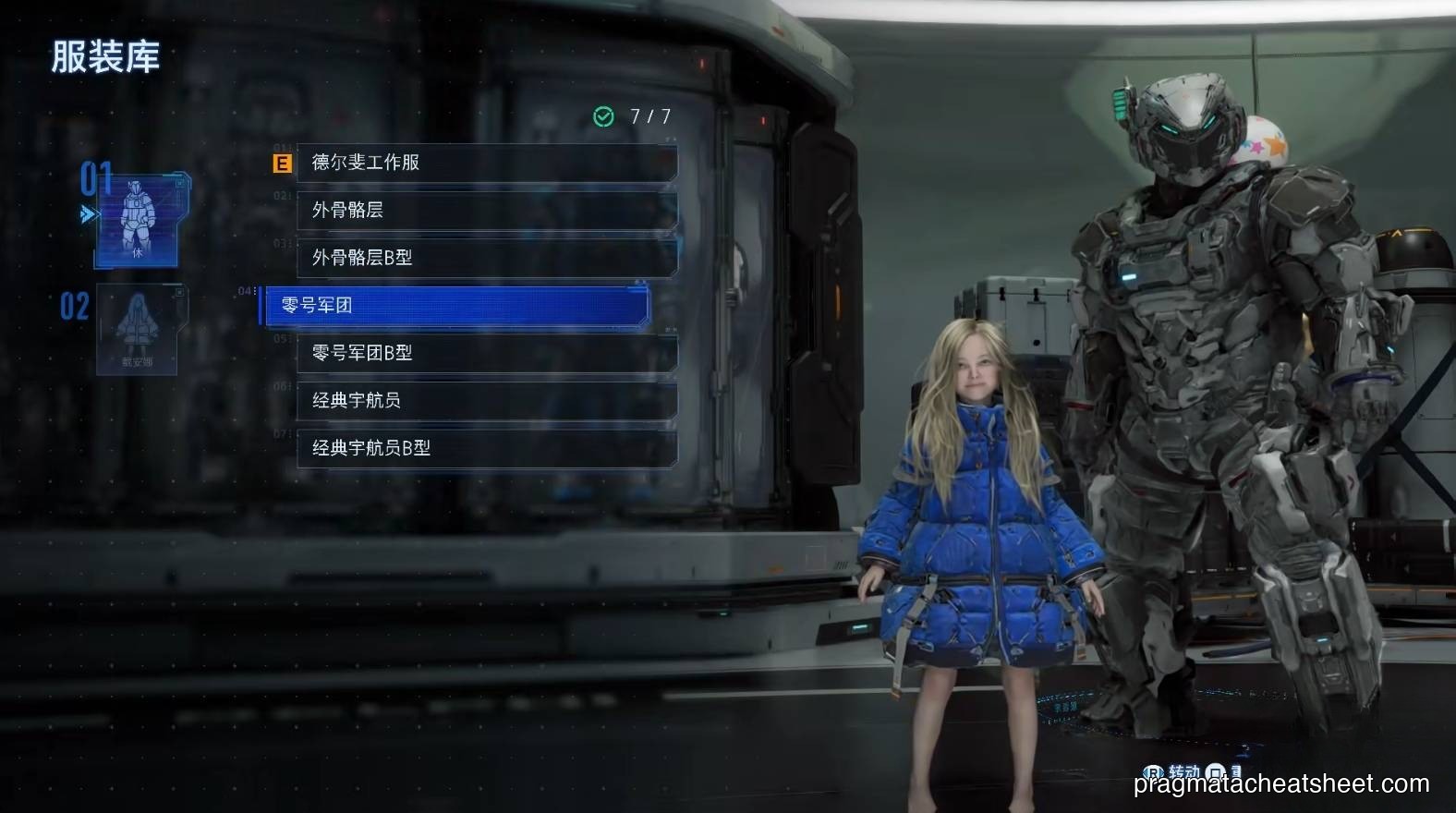Toggle the 外骨骼层B型 costume variant

click(x=480, y=258)
